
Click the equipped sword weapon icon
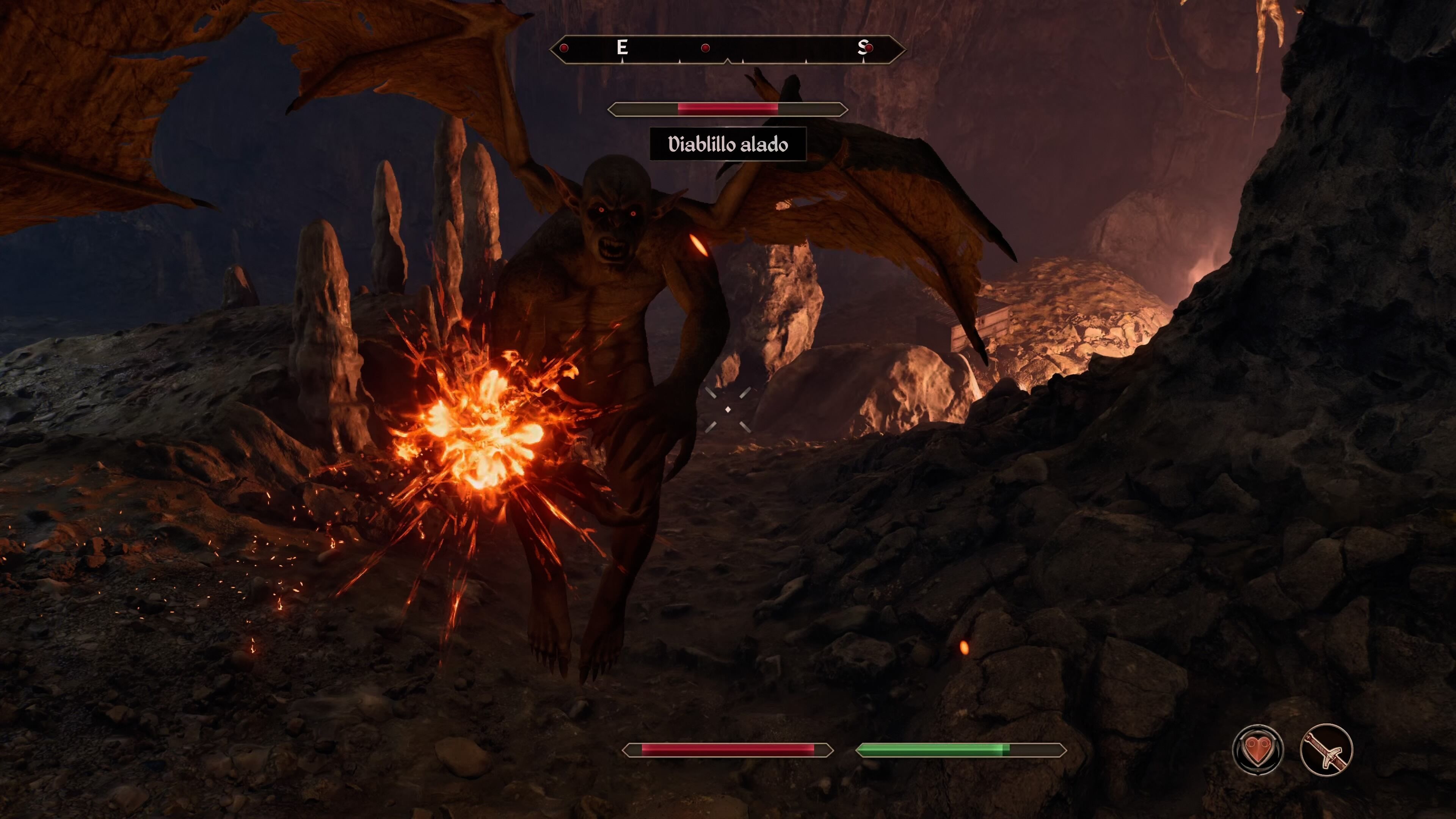point(1326,750)
